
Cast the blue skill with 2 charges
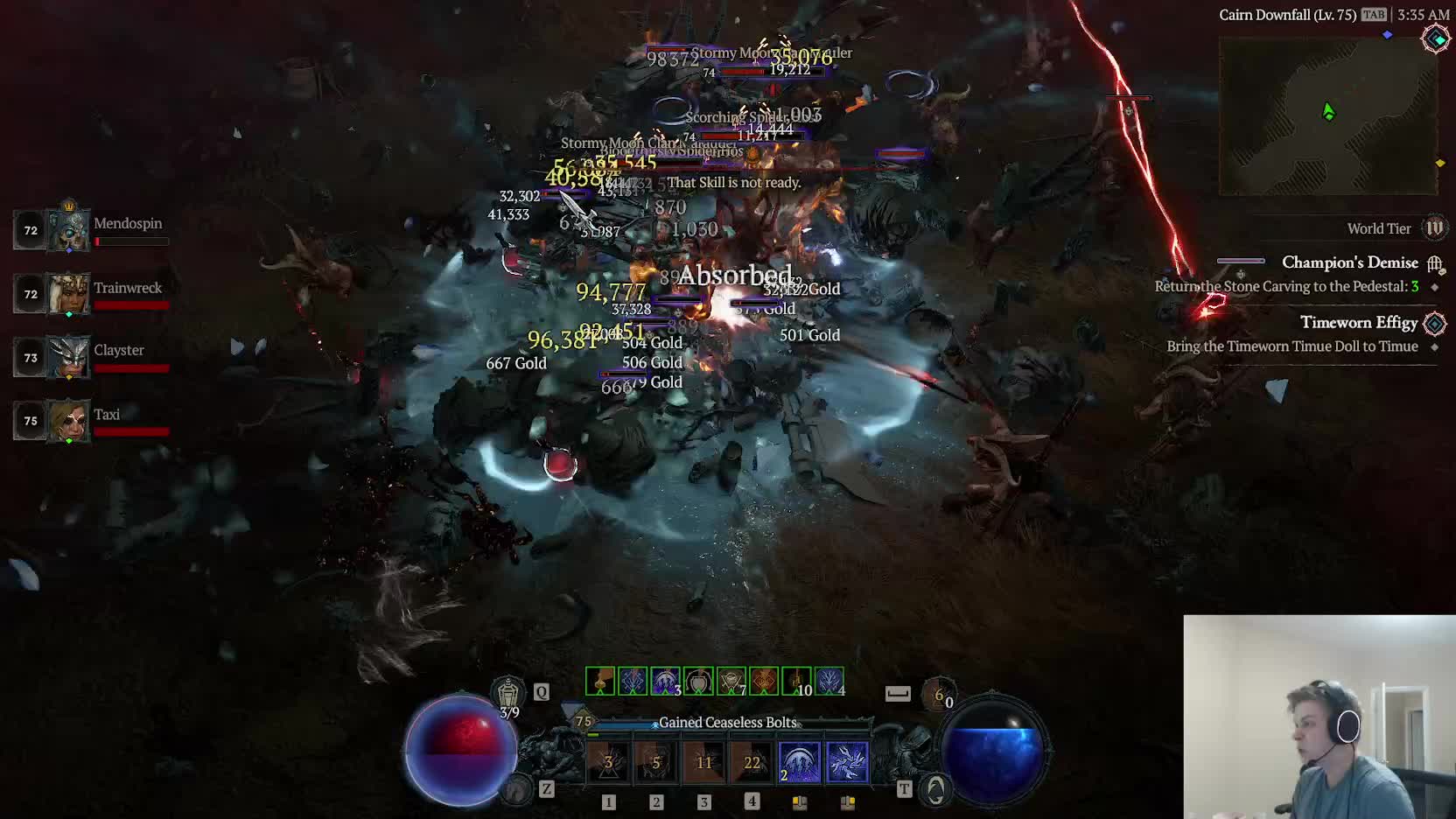click(x=799, y=762)
